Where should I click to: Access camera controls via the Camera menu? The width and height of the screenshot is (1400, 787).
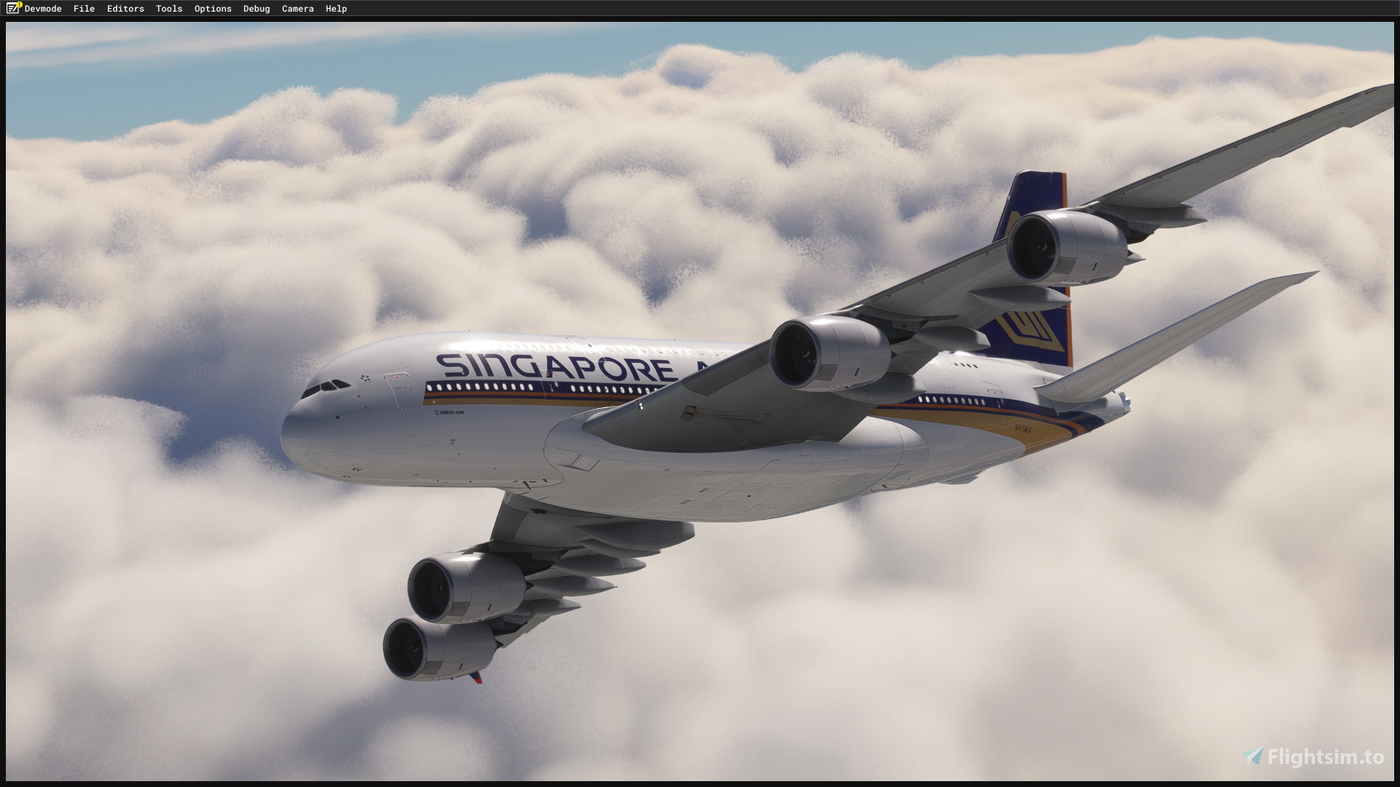pos(296,8)
